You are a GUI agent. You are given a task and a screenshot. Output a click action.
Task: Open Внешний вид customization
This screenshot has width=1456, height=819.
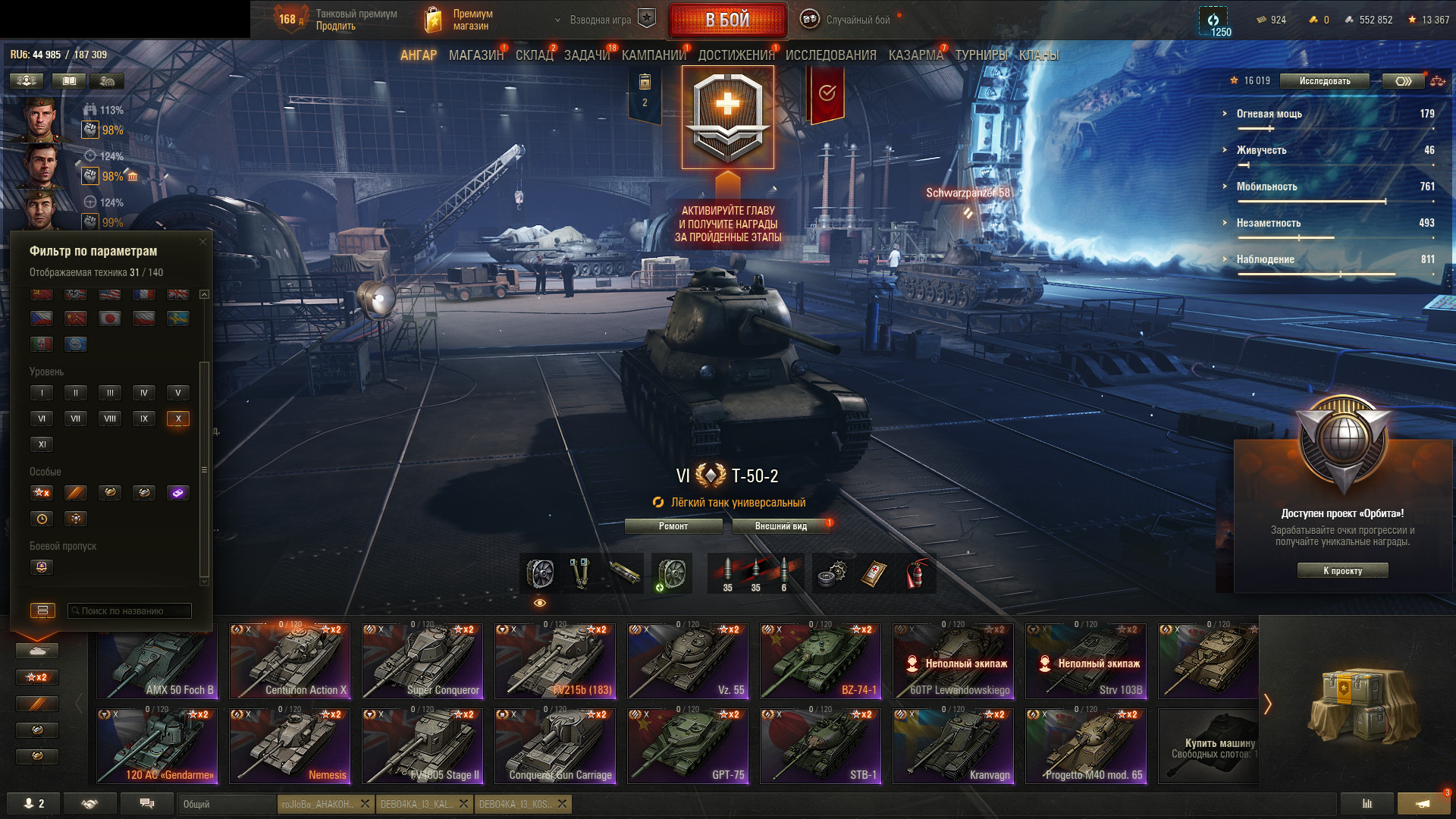click(780, 526)
